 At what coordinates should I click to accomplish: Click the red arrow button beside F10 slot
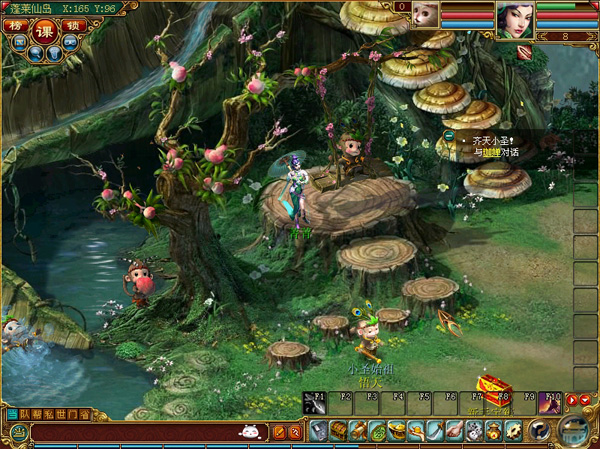[x=571, y=401]
